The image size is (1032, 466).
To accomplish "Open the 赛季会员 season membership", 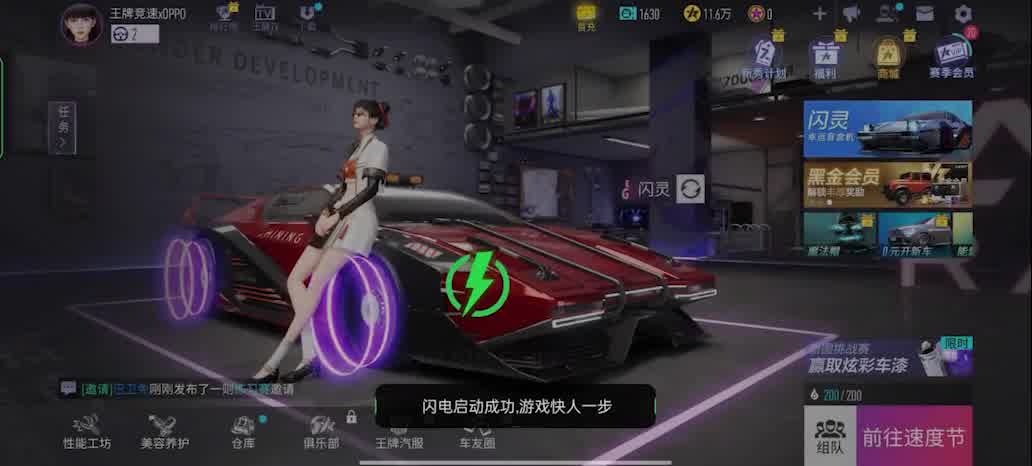I will click(950, 57).
